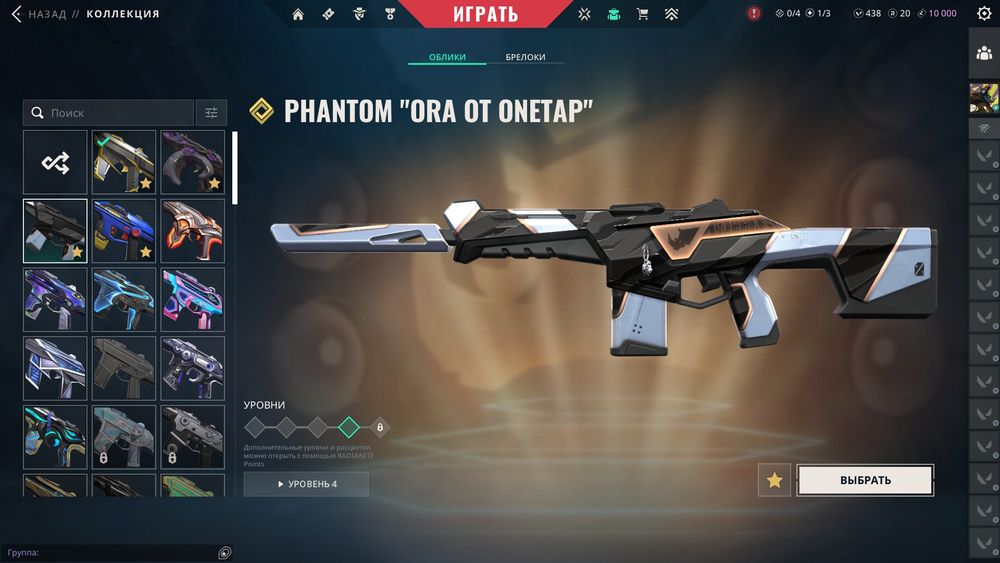Toggle the favorite star button
Screen dimensions: 1000x563
click(x=774, y=480)
